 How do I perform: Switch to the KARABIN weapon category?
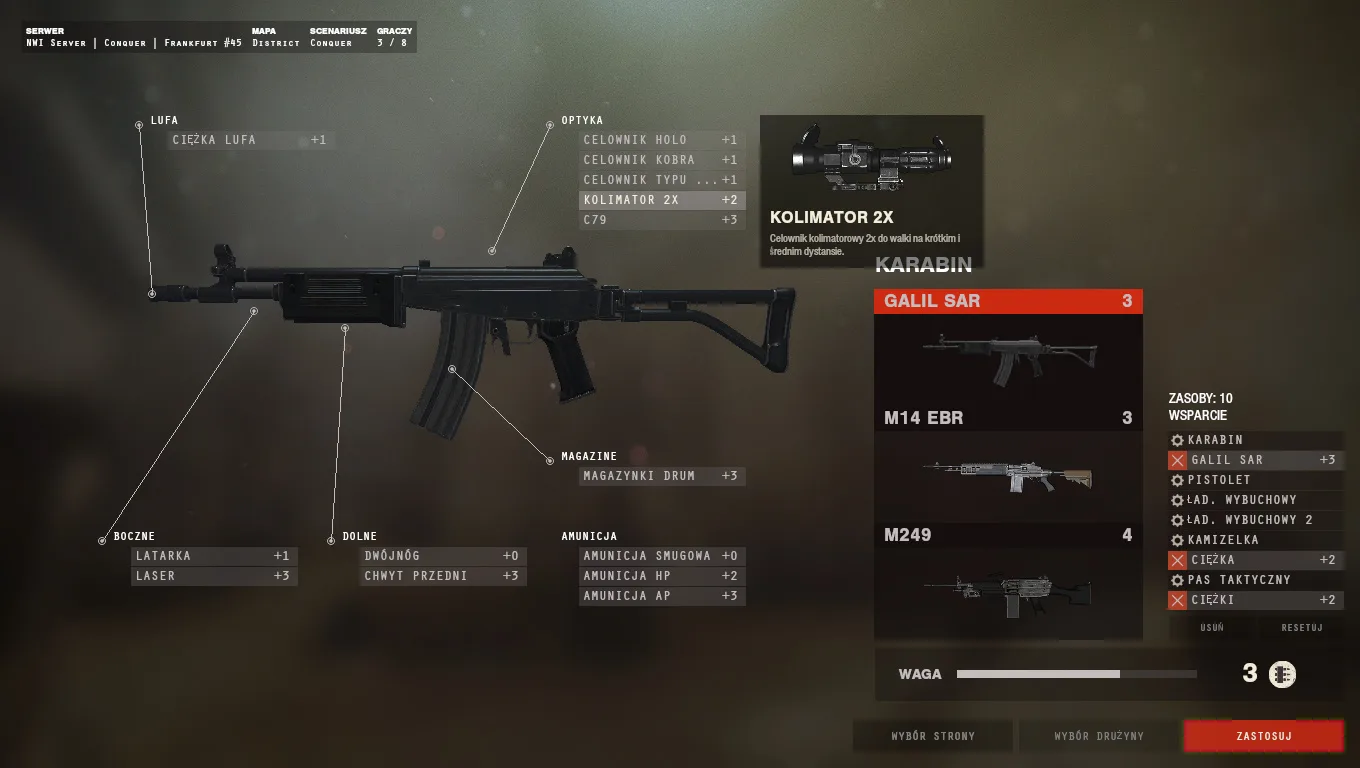pyautogui.click(x=923, y=264)
